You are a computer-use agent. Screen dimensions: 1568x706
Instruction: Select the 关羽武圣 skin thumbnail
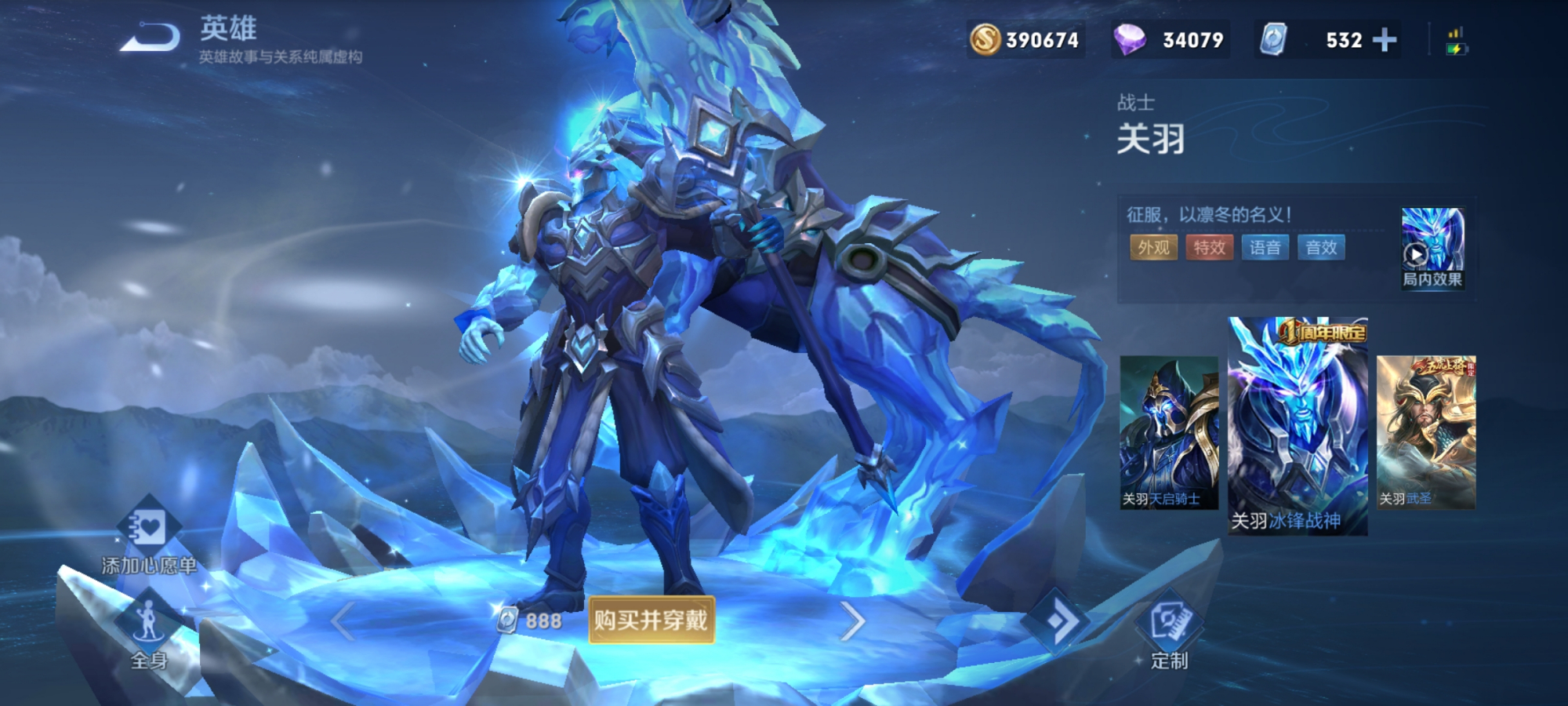(x=1426, y=432)
